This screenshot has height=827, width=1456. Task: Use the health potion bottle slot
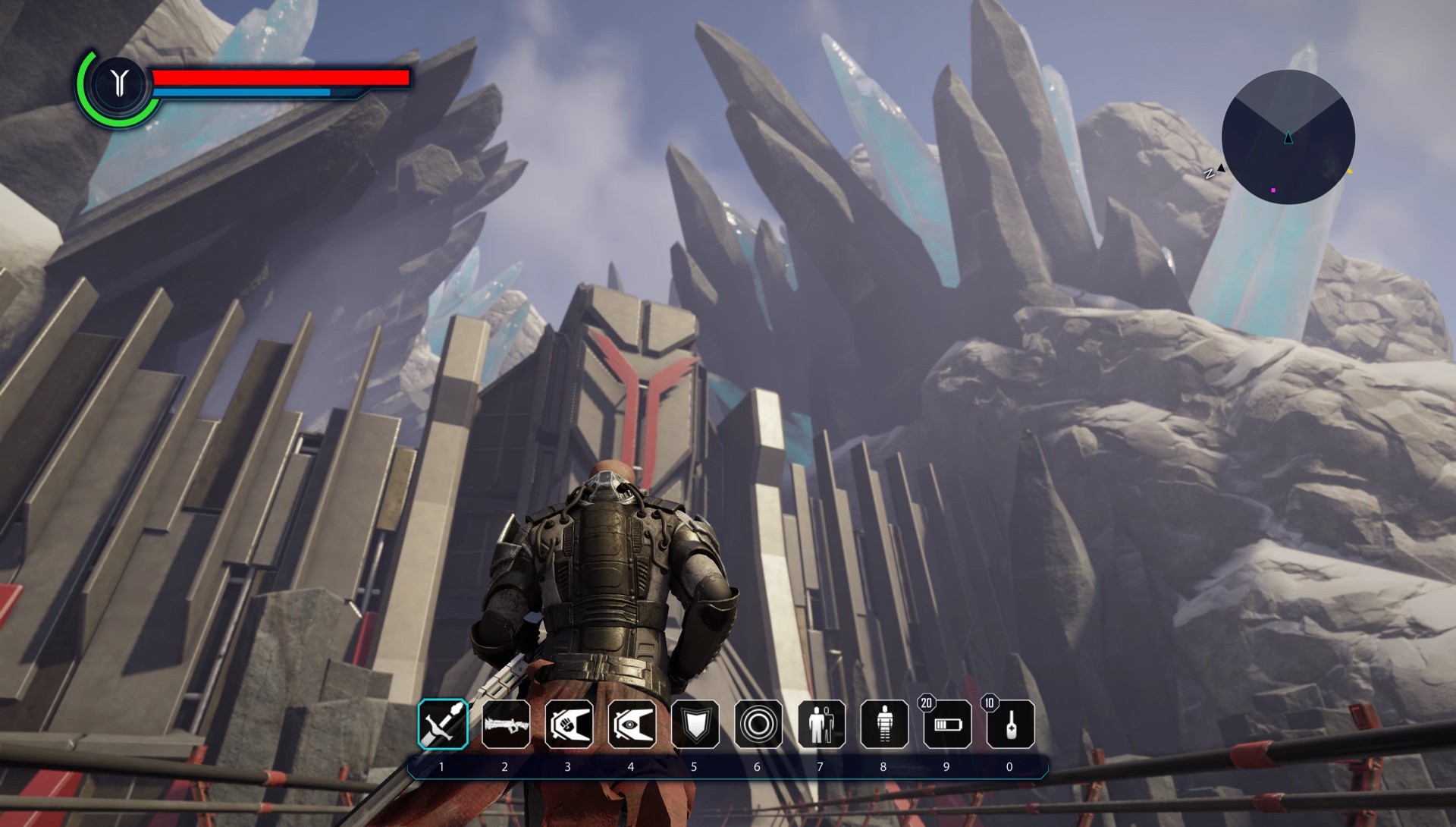click(x=1010, y=724)
